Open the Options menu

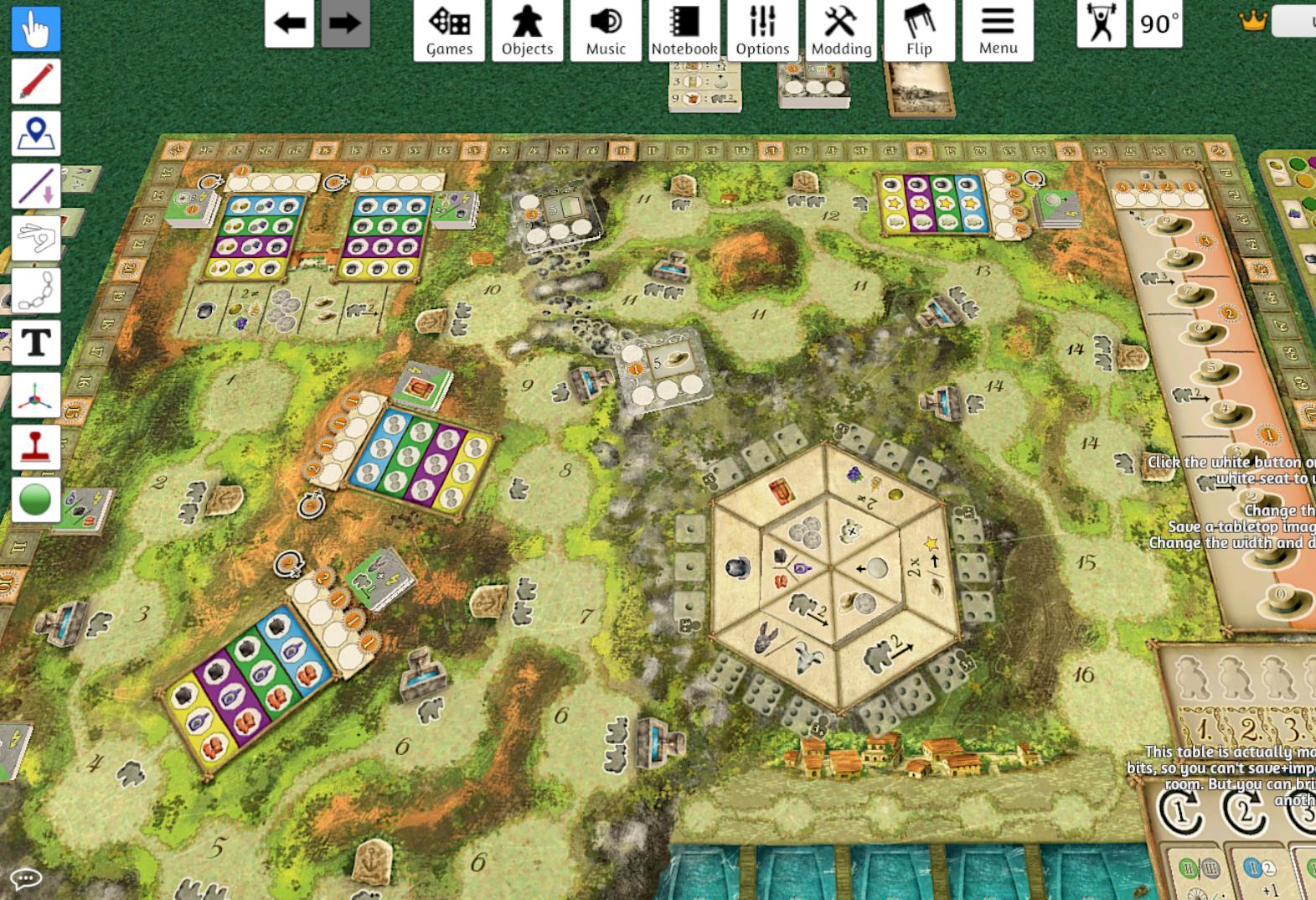pos(763,29)
